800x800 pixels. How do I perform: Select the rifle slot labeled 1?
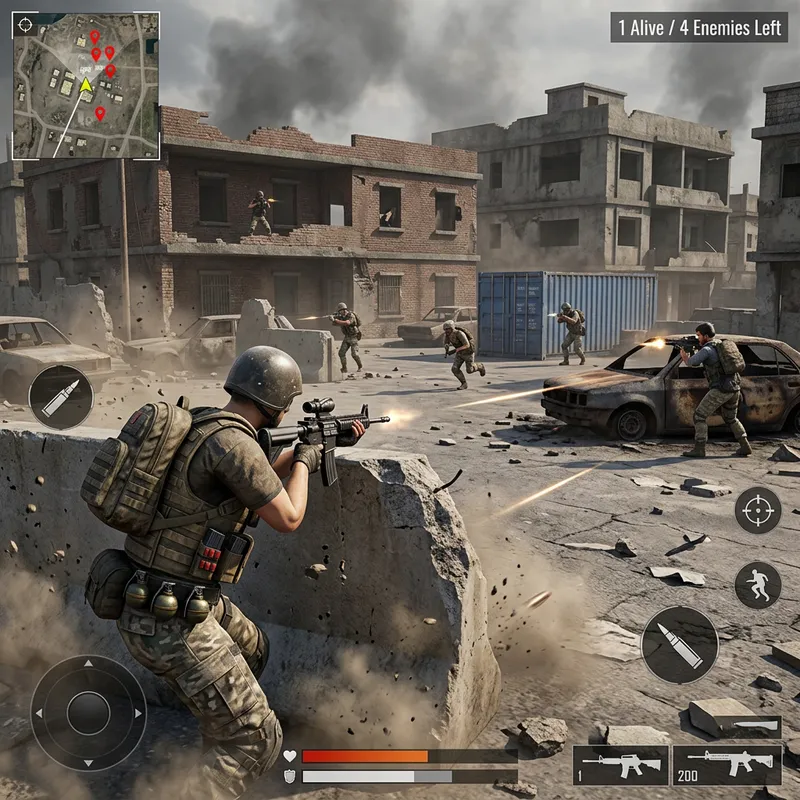point(620,765)
